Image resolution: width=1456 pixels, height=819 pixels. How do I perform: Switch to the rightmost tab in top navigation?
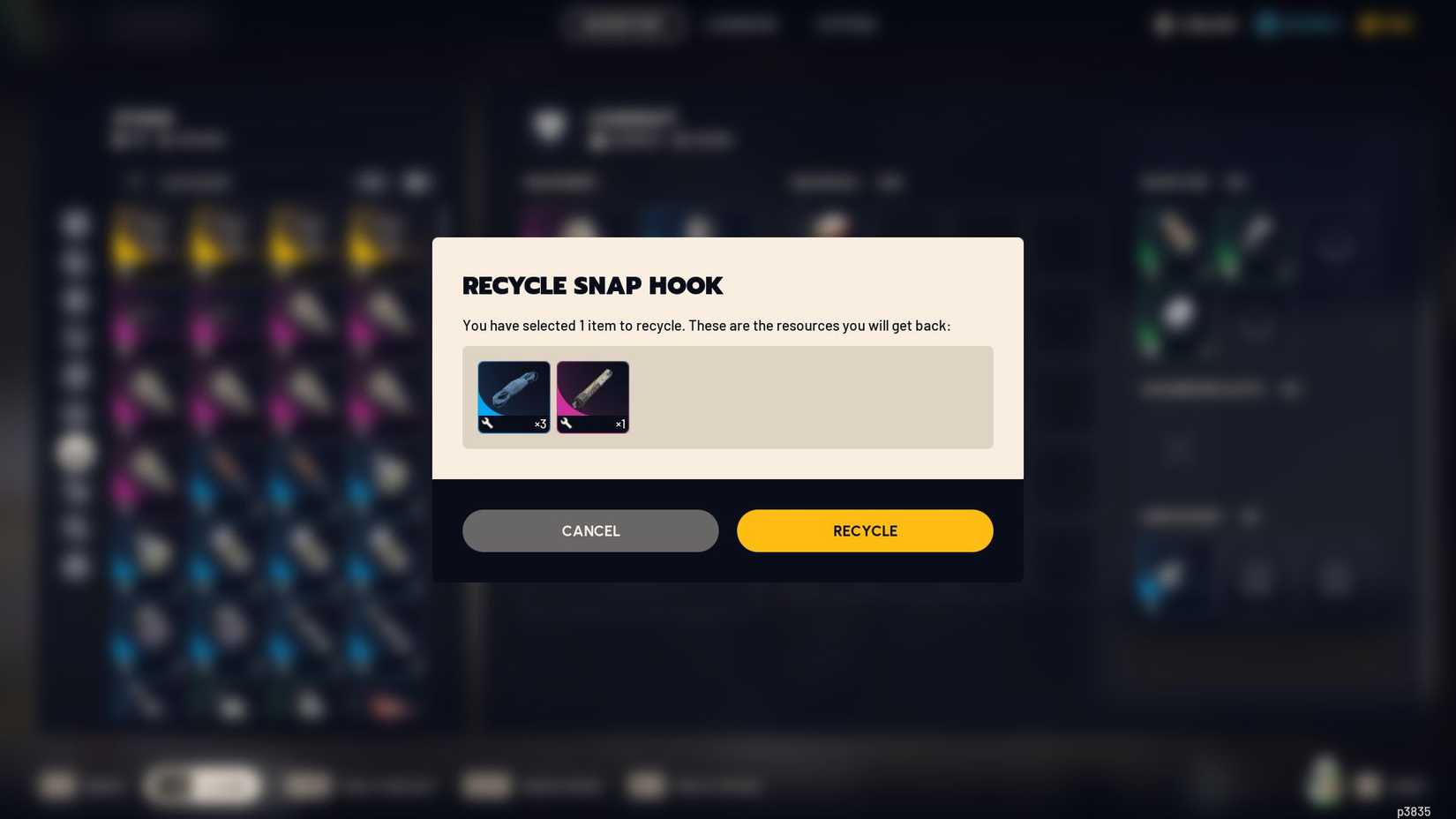click(845, 24)
